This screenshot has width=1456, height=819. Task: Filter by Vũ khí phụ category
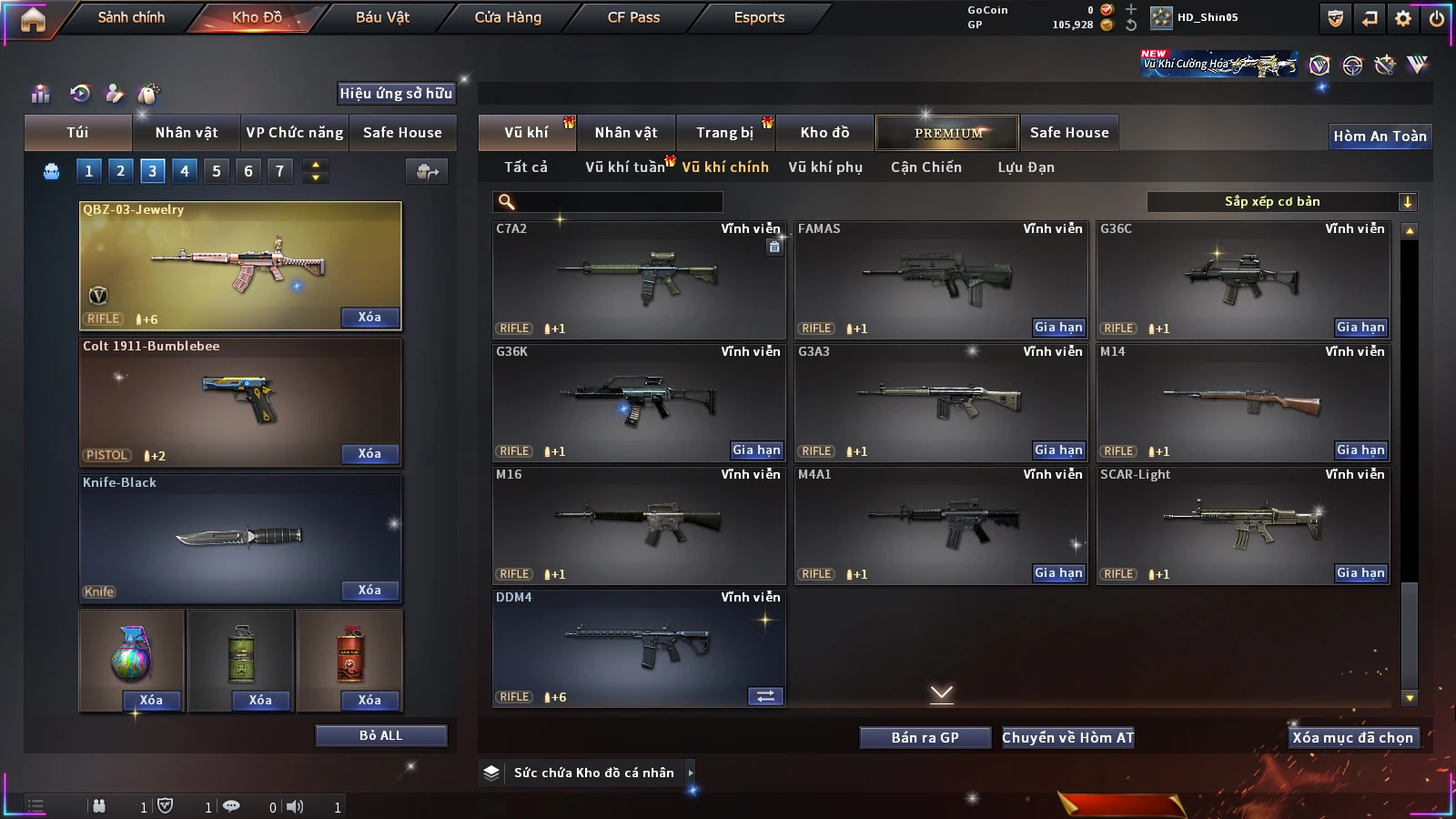824,167
